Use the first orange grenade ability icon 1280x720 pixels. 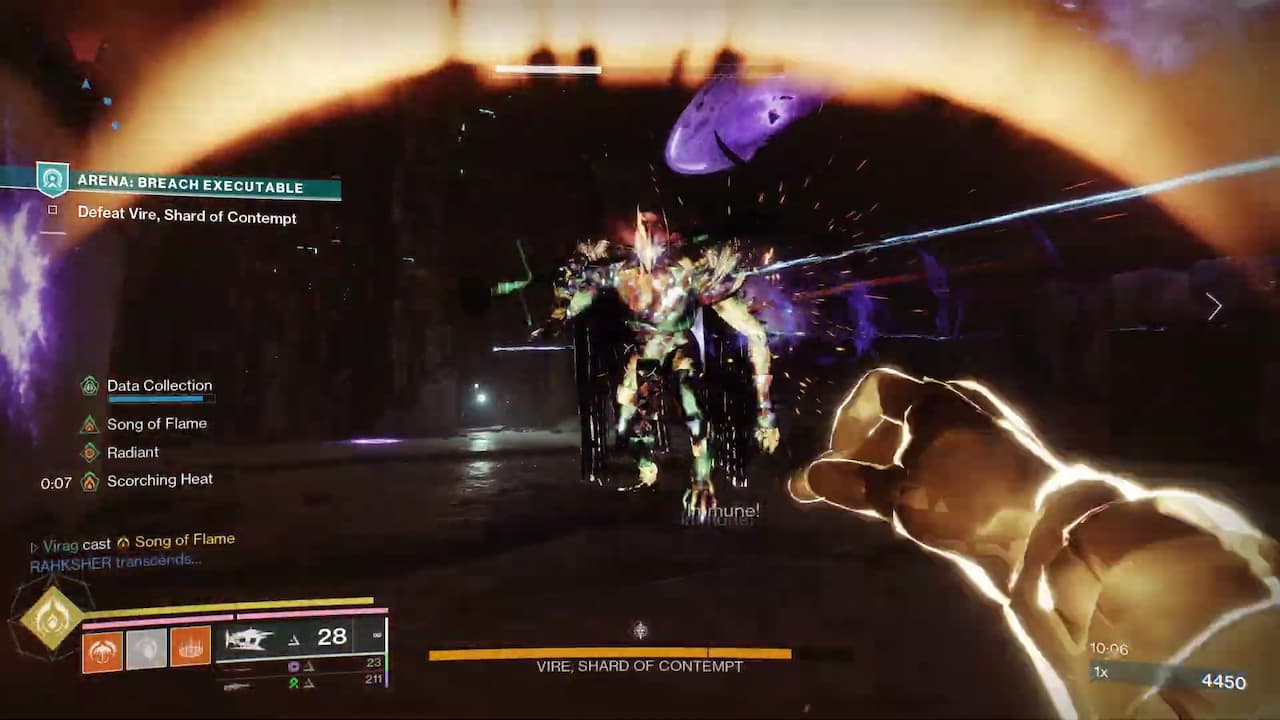click(102, 648)
